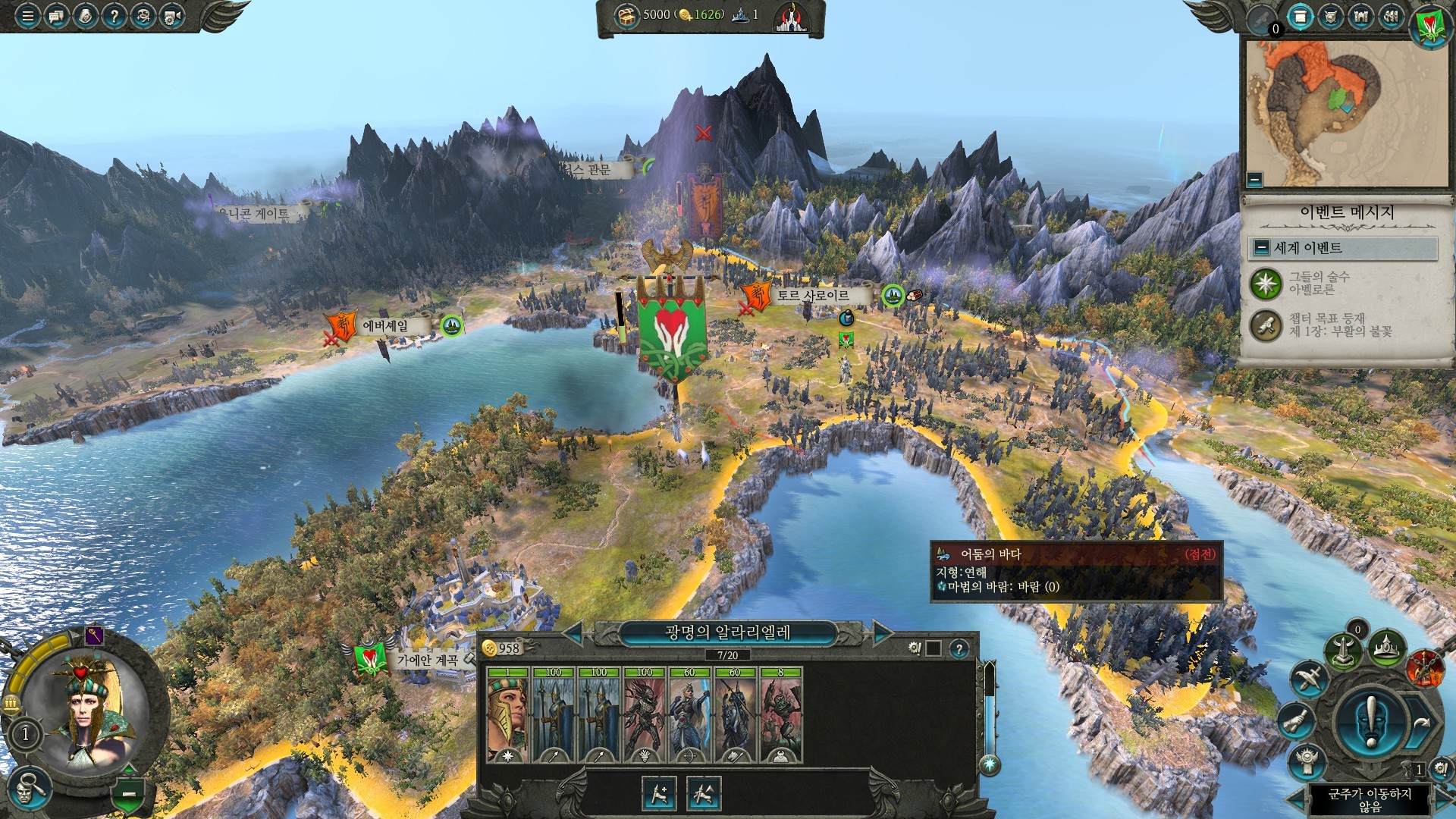The image size is (1456, 819).
Task: Open the diplomacy crossed sword and quill button
Action: pos(1309,678)
